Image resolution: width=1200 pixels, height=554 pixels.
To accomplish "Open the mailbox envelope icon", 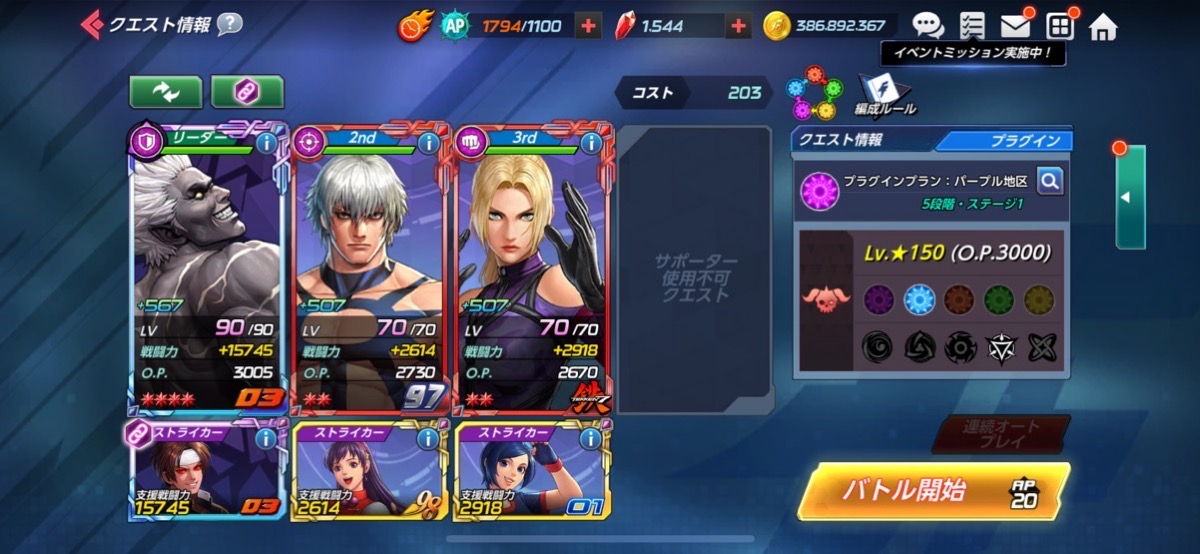I will (x=1015, y=26).
